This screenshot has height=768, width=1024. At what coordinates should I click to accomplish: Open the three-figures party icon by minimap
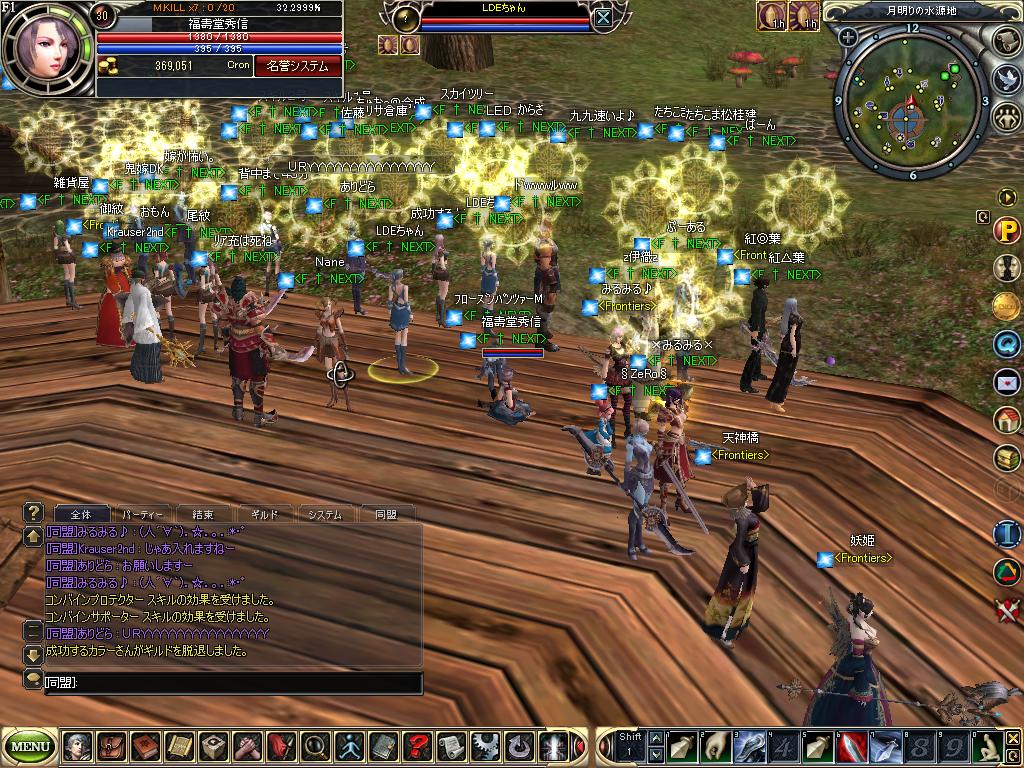tap(1007, 117)
